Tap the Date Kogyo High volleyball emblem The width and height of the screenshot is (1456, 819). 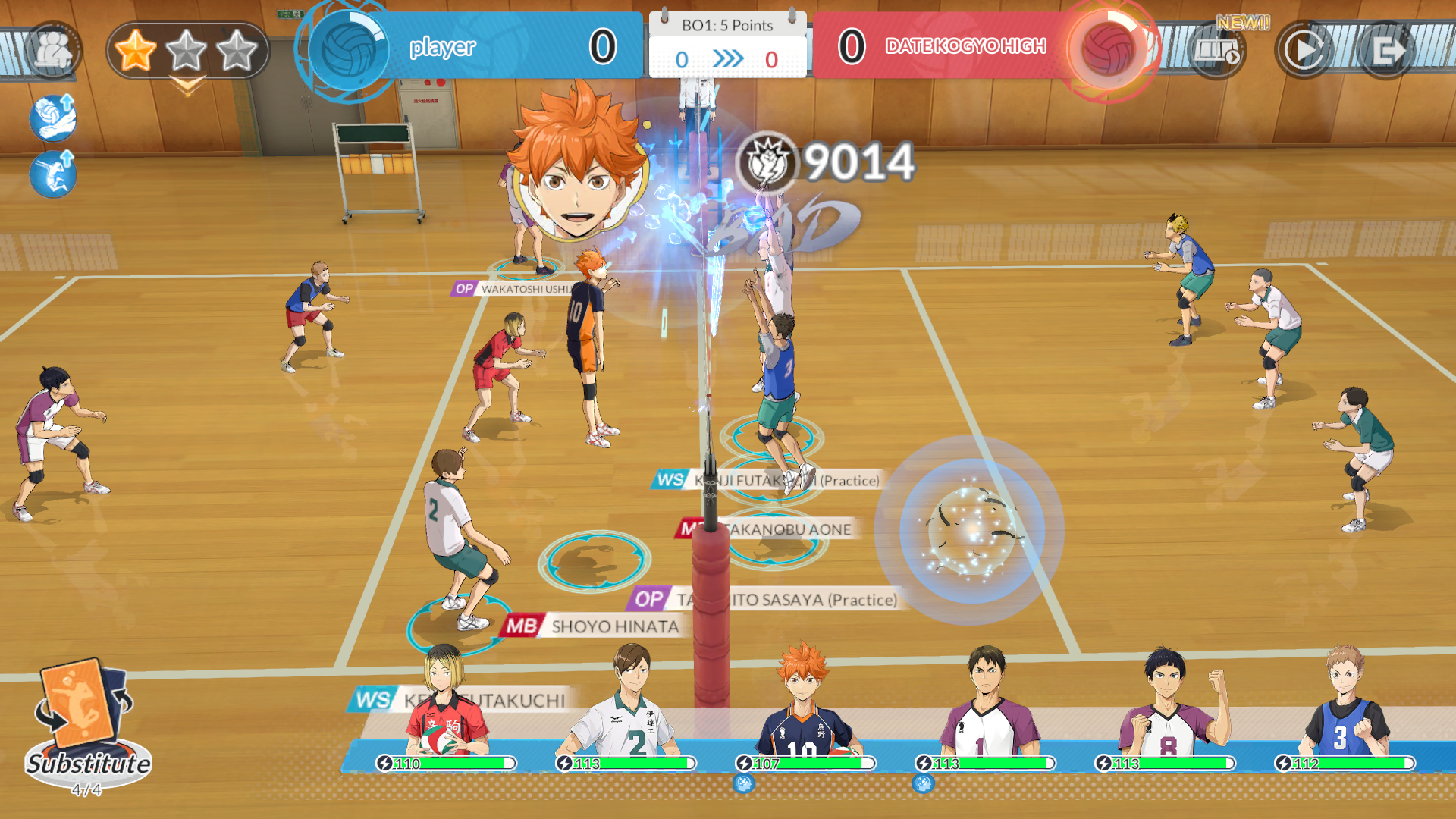tap(1107, 50)
